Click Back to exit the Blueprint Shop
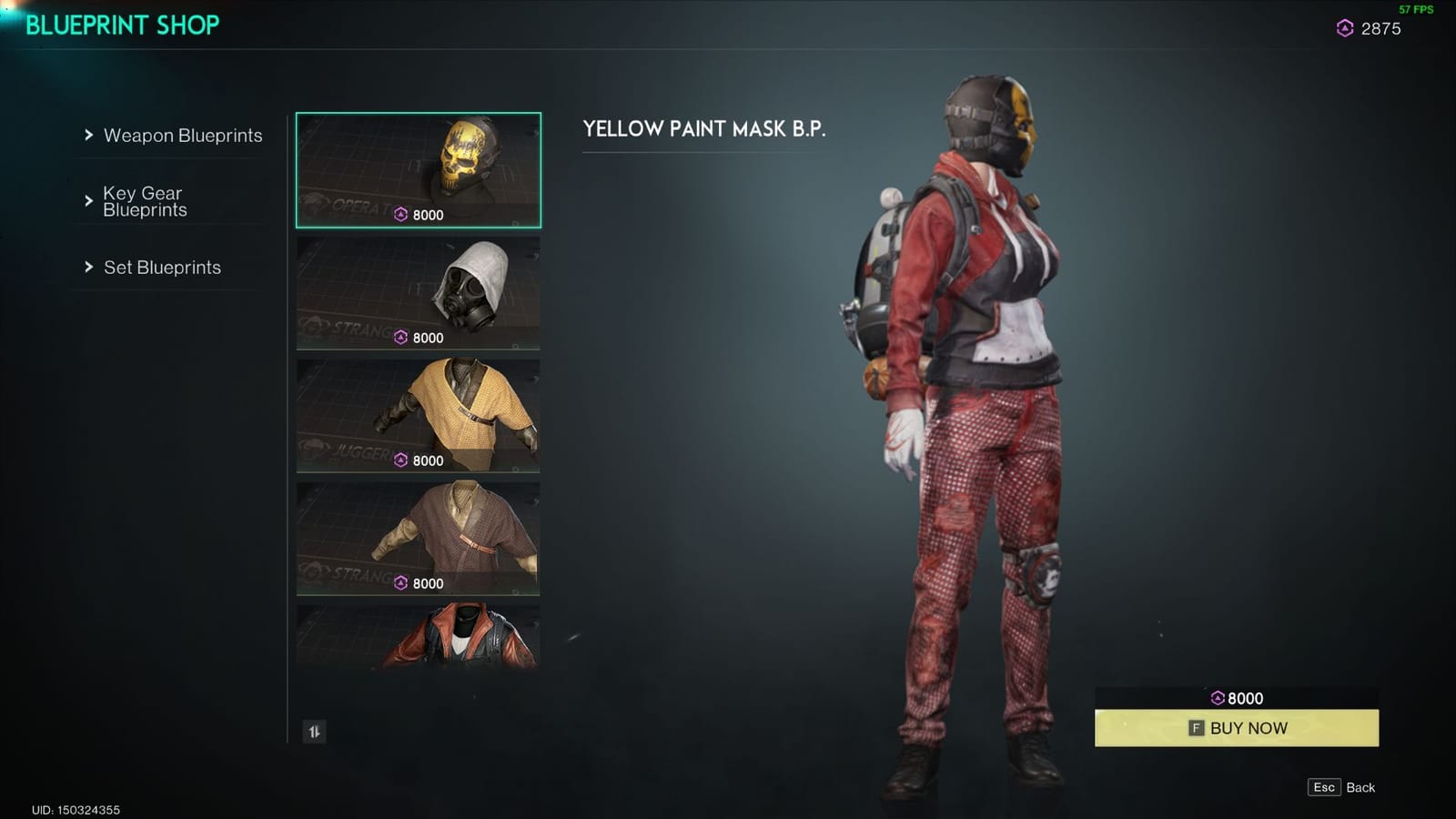Image resolution: width=1456 pixels, height=819 pixels. coord(1340,787)
